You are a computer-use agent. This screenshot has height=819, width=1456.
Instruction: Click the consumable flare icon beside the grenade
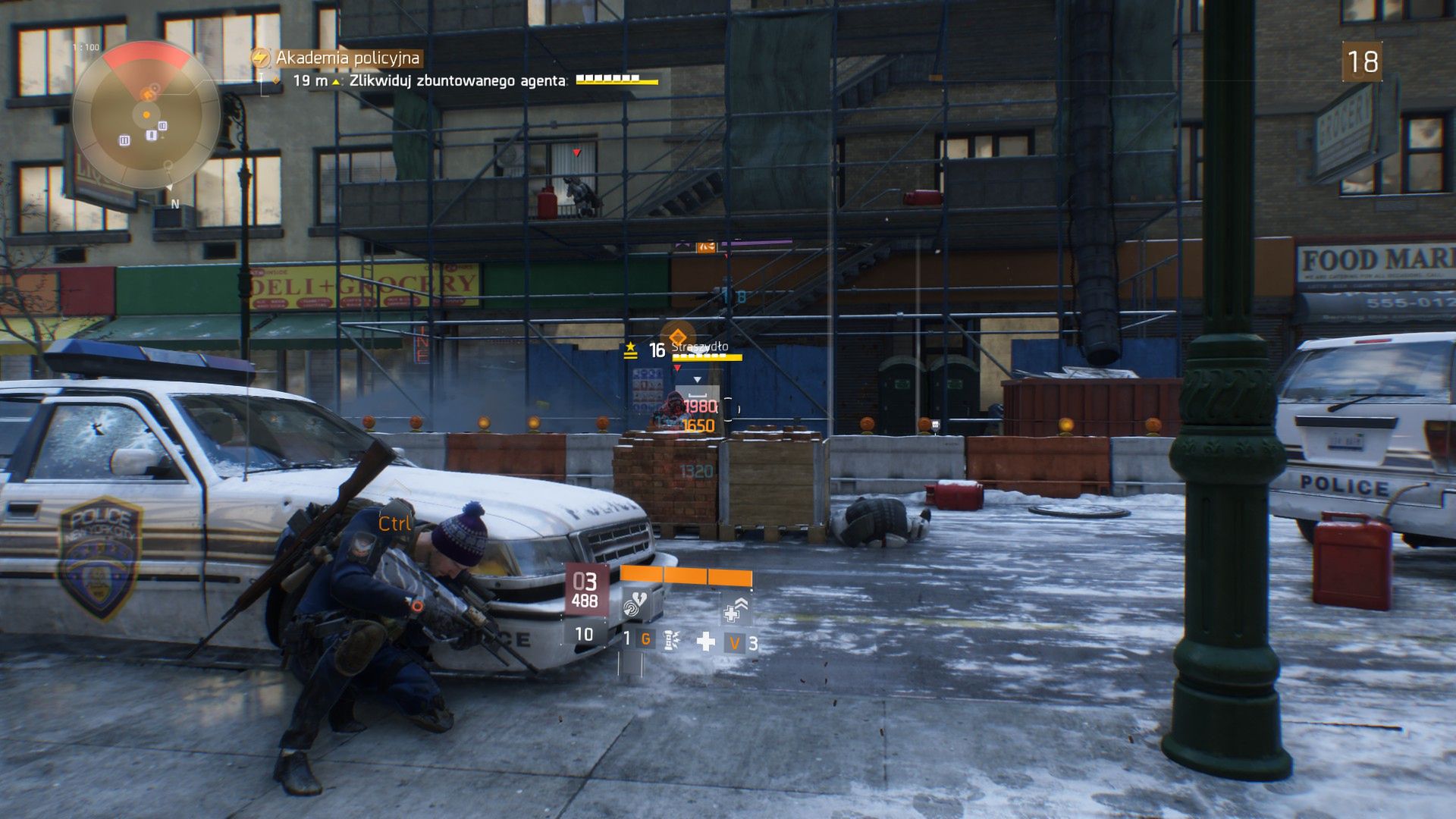click(672, 640)
